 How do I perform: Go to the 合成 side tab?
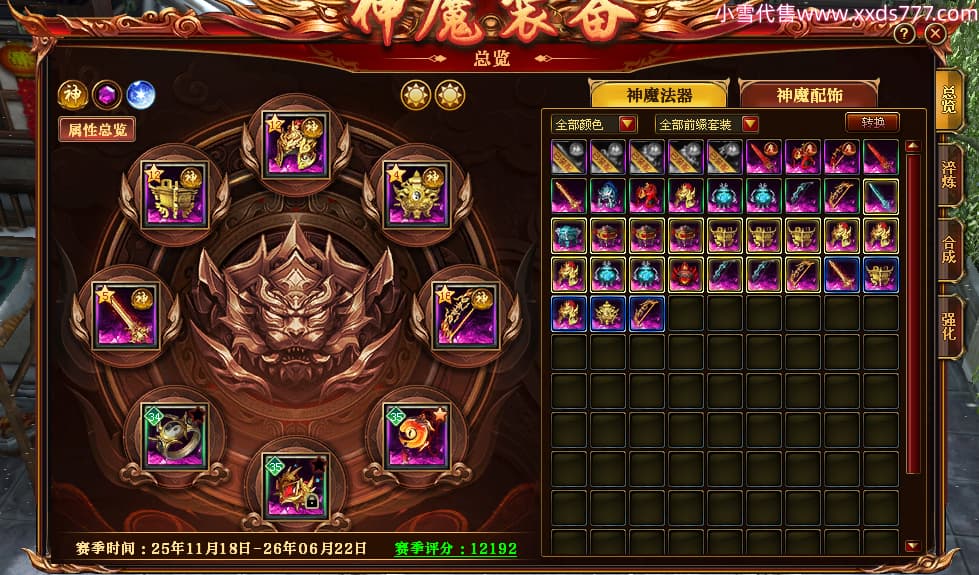click(949, 245)
